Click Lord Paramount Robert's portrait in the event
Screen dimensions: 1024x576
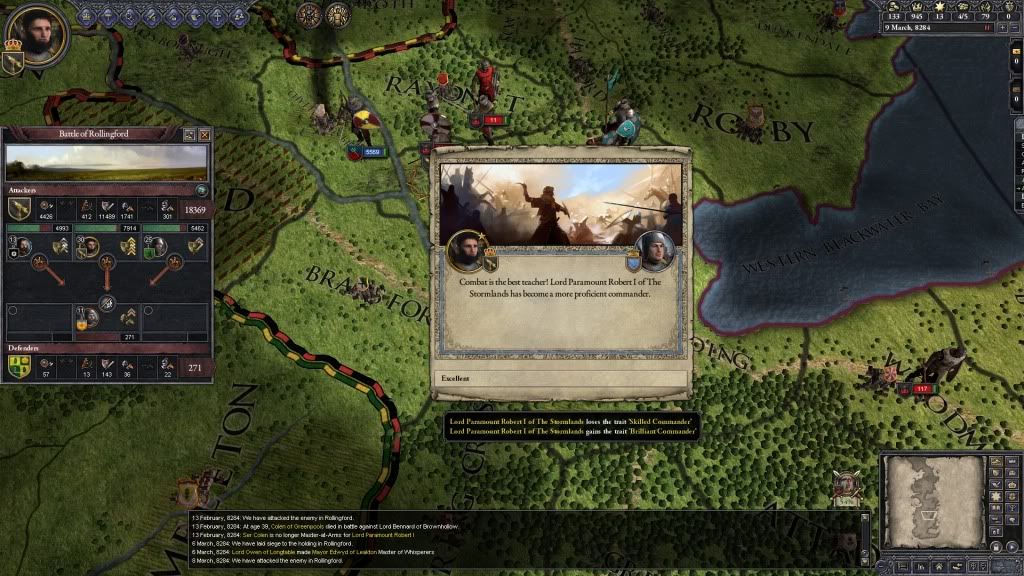465,251
